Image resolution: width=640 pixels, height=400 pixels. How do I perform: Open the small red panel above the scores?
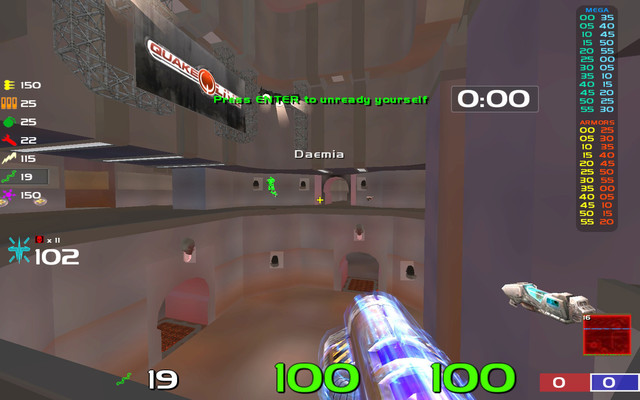click(606, 334)
